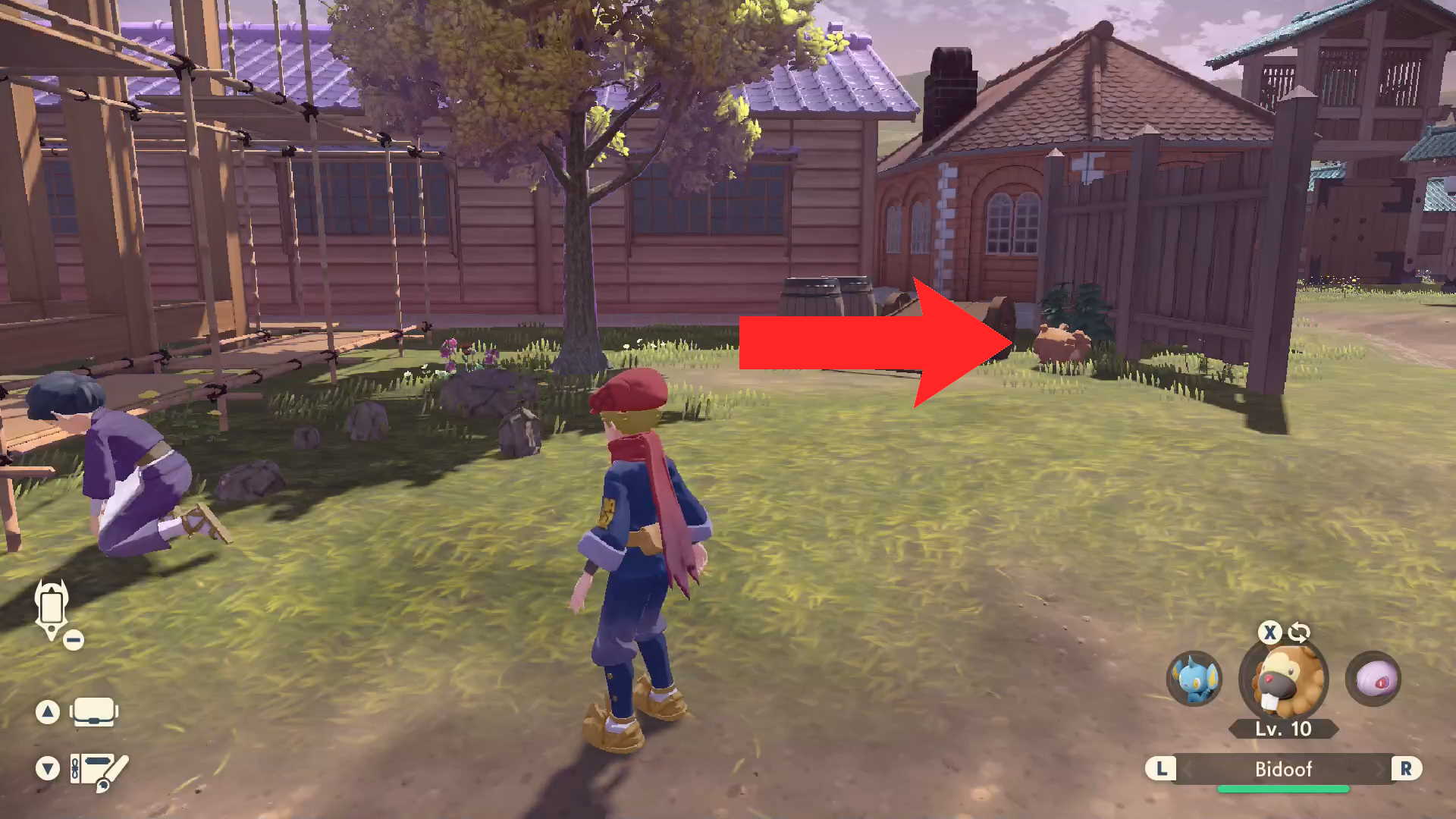Select the satchel inventory icon

tap(95, 711)
